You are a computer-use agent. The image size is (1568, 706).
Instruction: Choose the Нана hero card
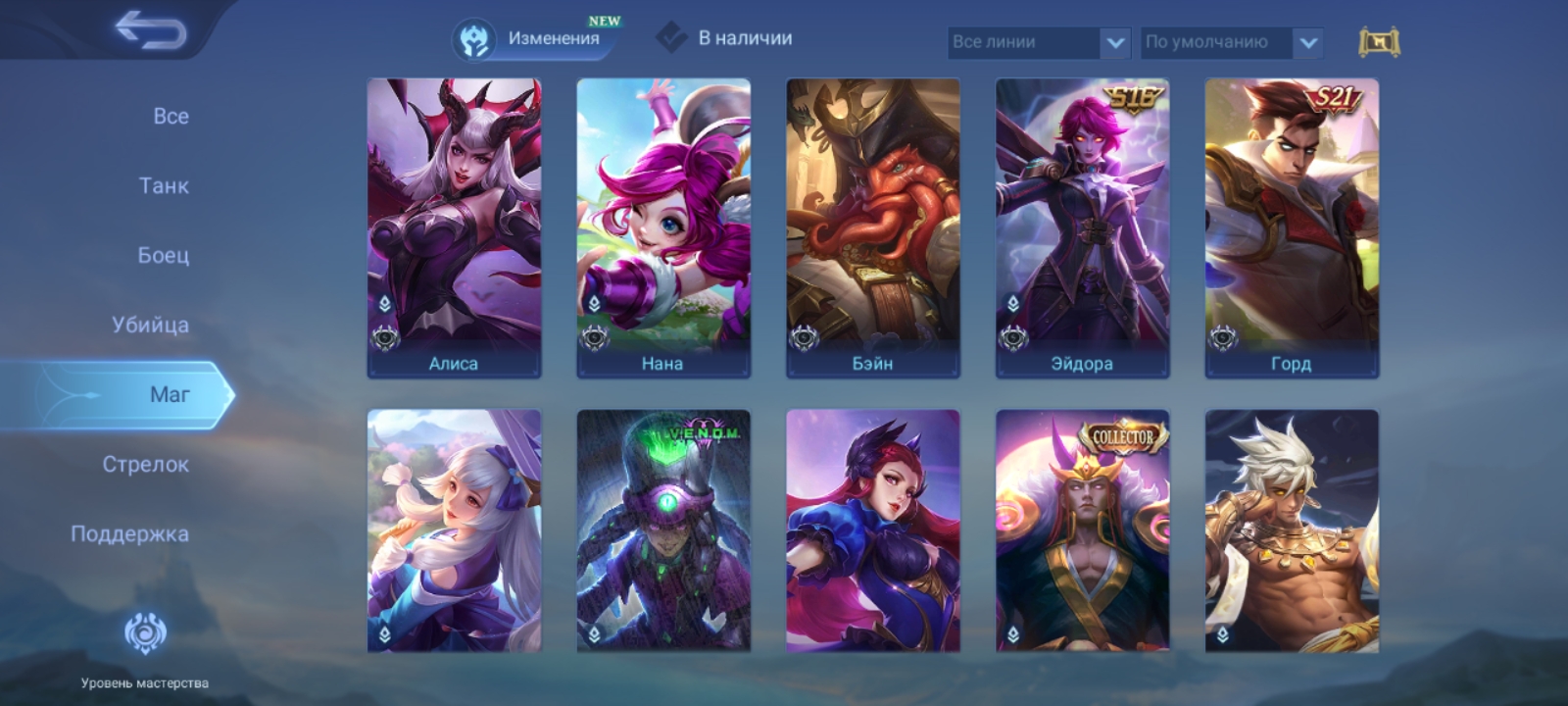[663, 227]
